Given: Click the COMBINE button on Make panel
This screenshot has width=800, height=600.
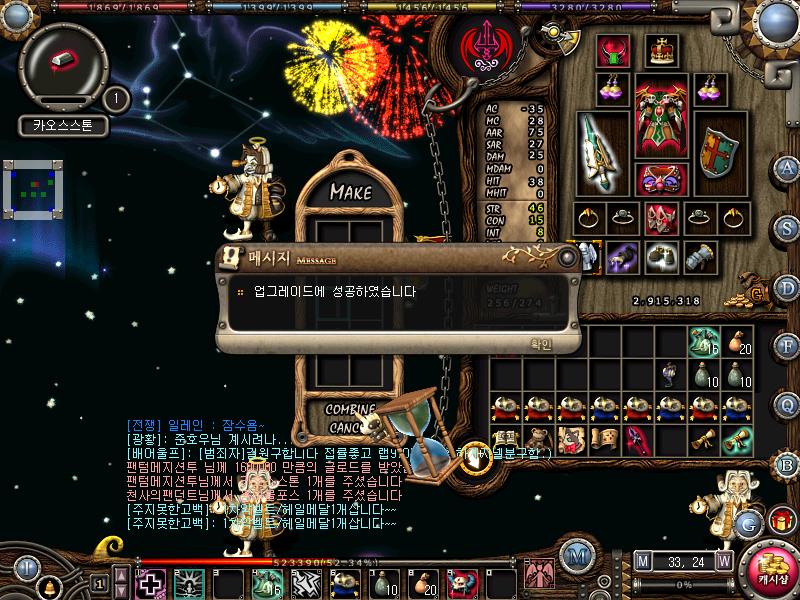Looking at the screenshot, I should (350, 409).
